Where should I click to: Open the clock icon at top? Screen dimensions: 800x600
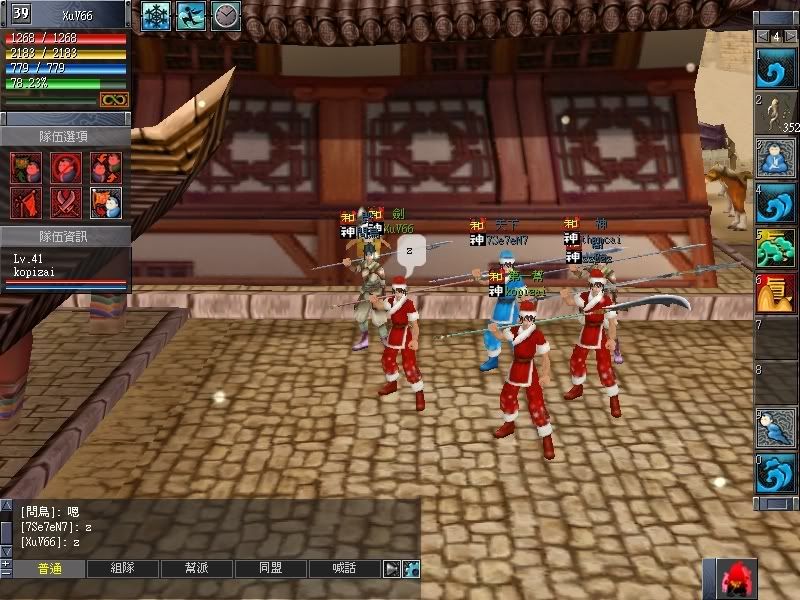[x=225, y=16]
